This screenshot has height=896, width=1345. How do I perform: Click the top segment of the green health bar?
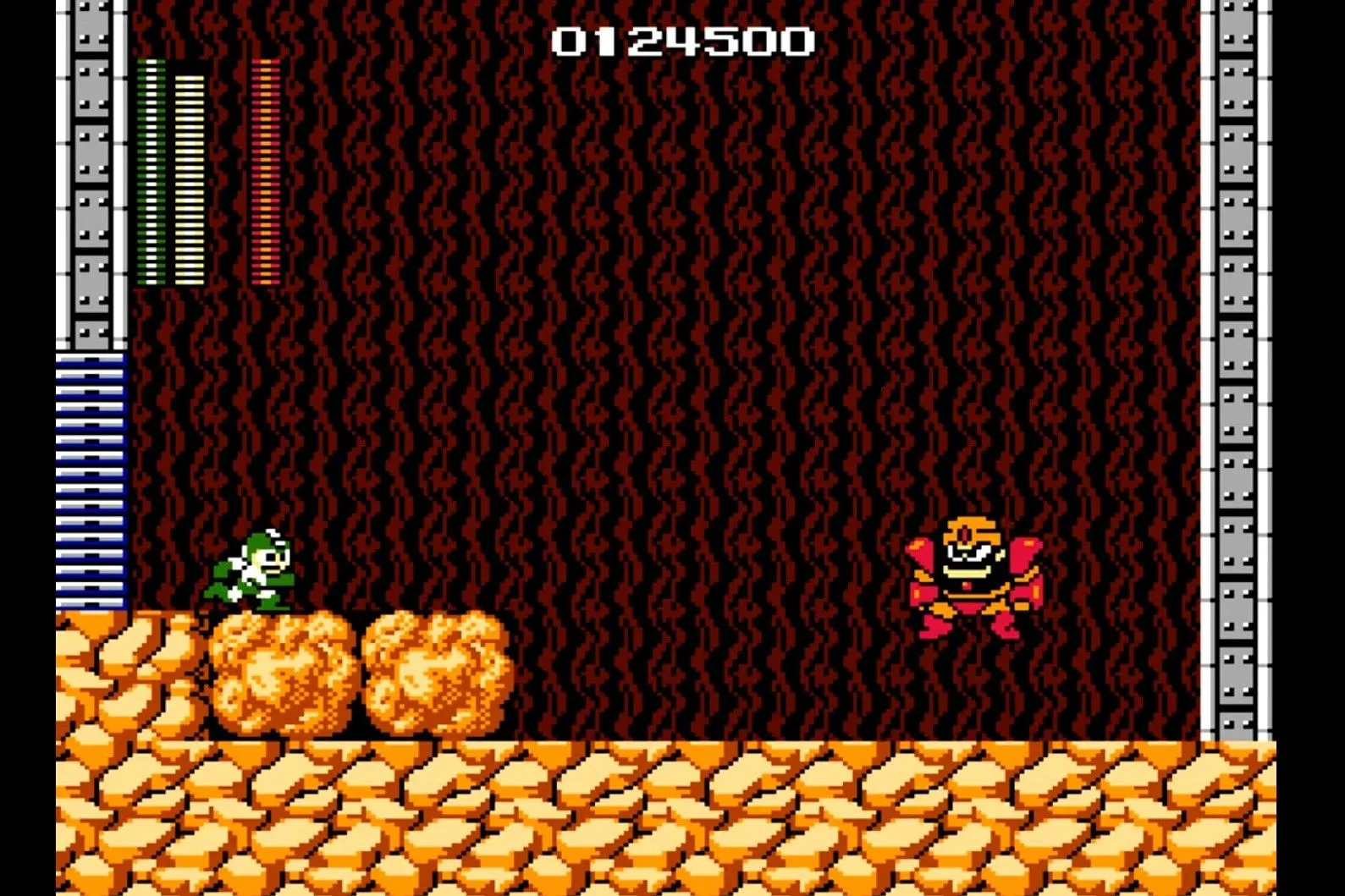[x=152, y=63]
